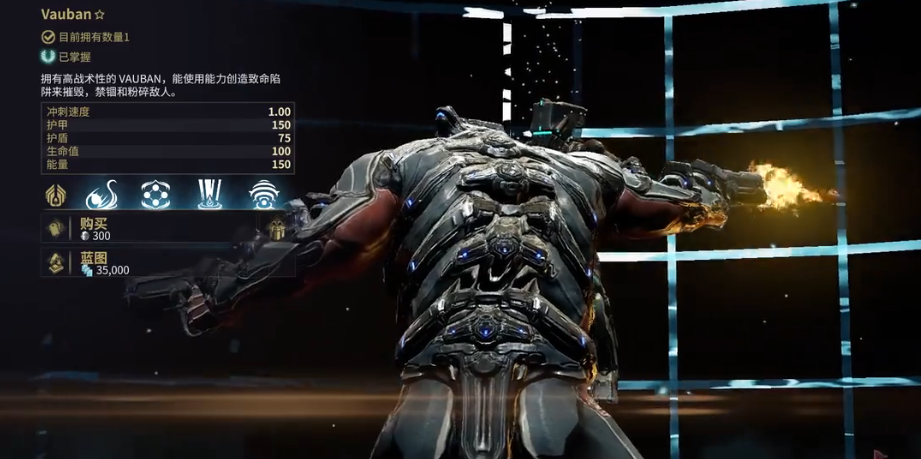This screenshot has height=459, width=921.
Task: Inspect the four-dot circle ability icon
Action: click(155, 193)
